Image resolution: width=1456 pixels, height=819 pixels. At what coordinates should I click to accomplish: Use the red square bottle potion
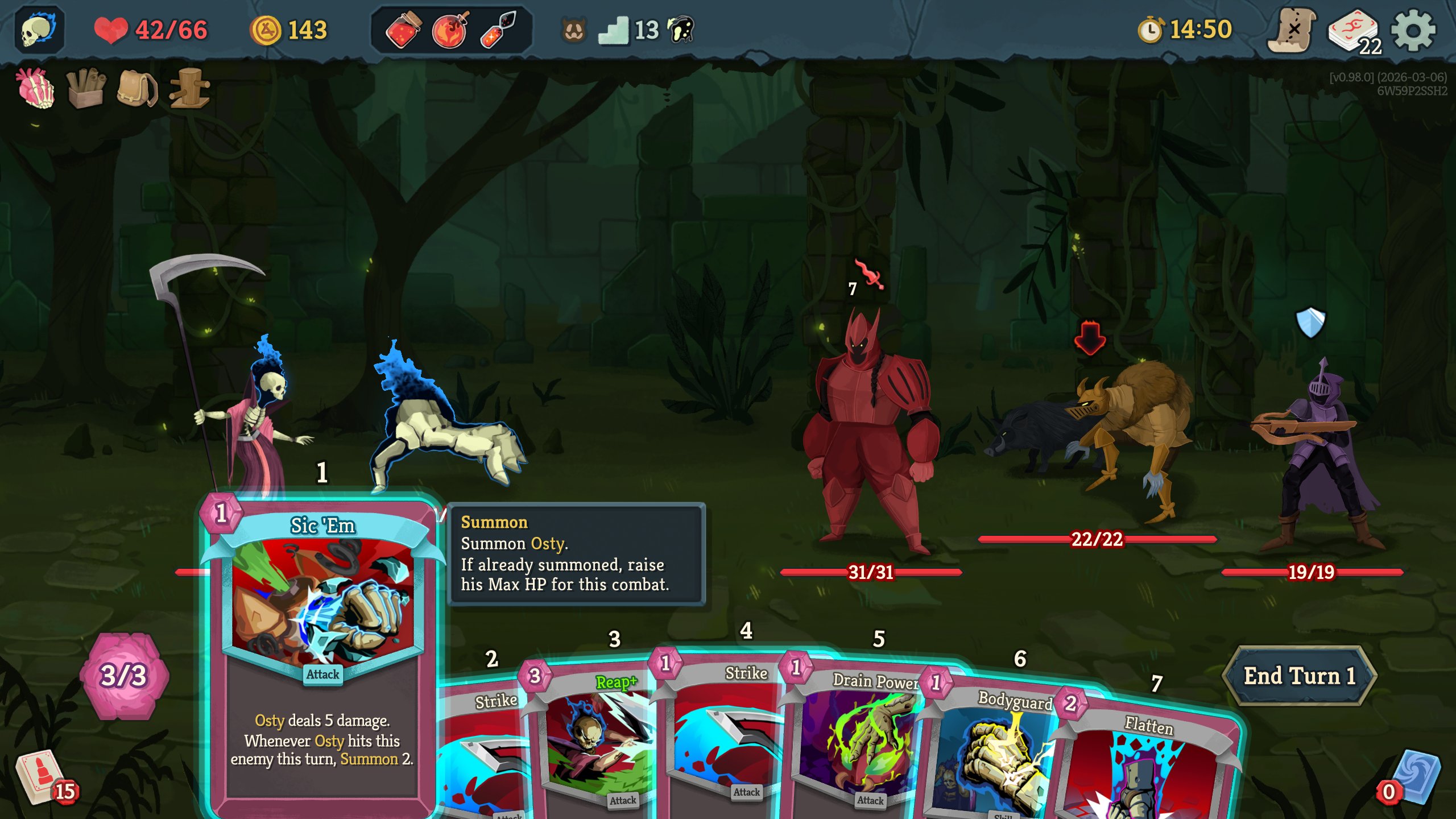pos(403,30)
